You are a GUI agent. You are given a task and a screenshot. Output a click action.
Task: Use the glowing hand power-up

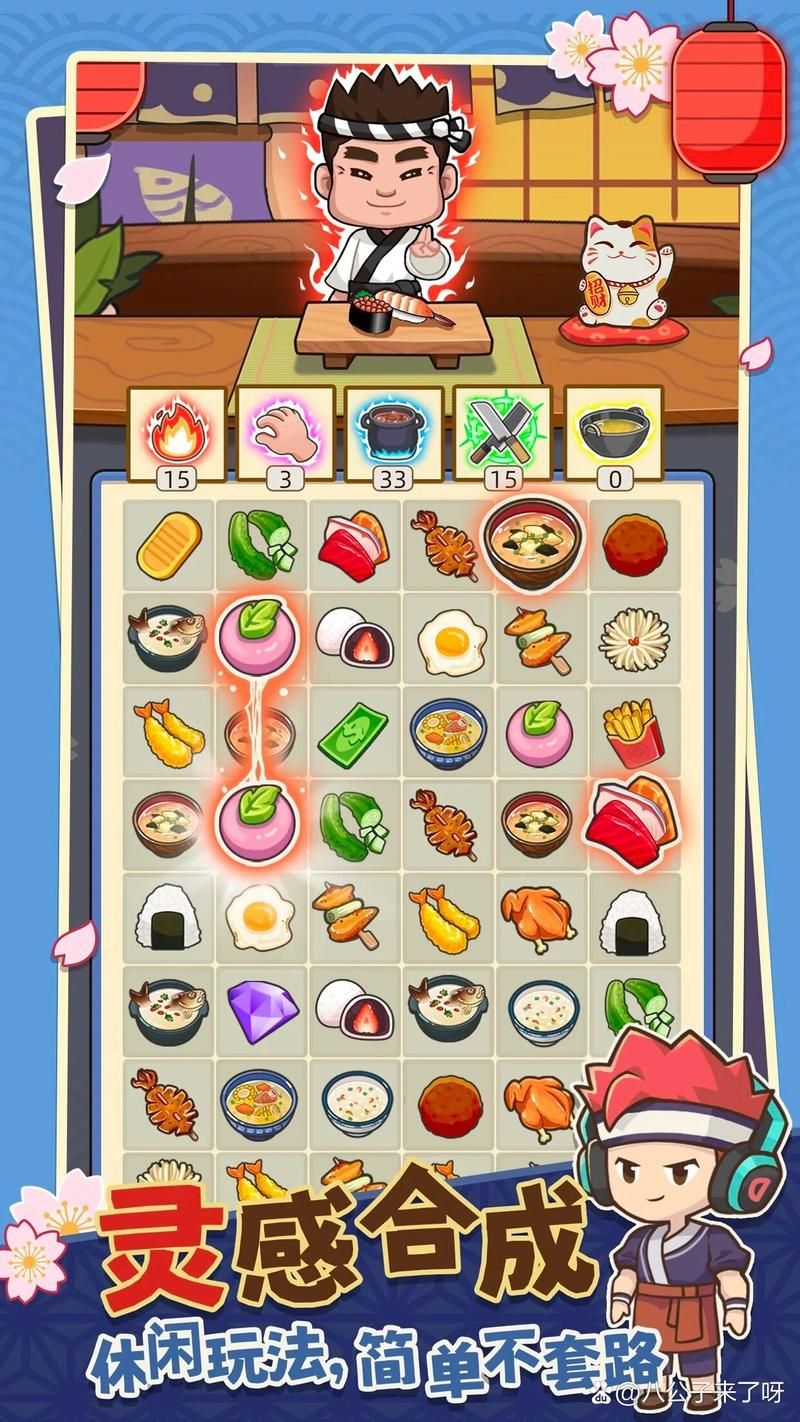click(x=285, y=428)
